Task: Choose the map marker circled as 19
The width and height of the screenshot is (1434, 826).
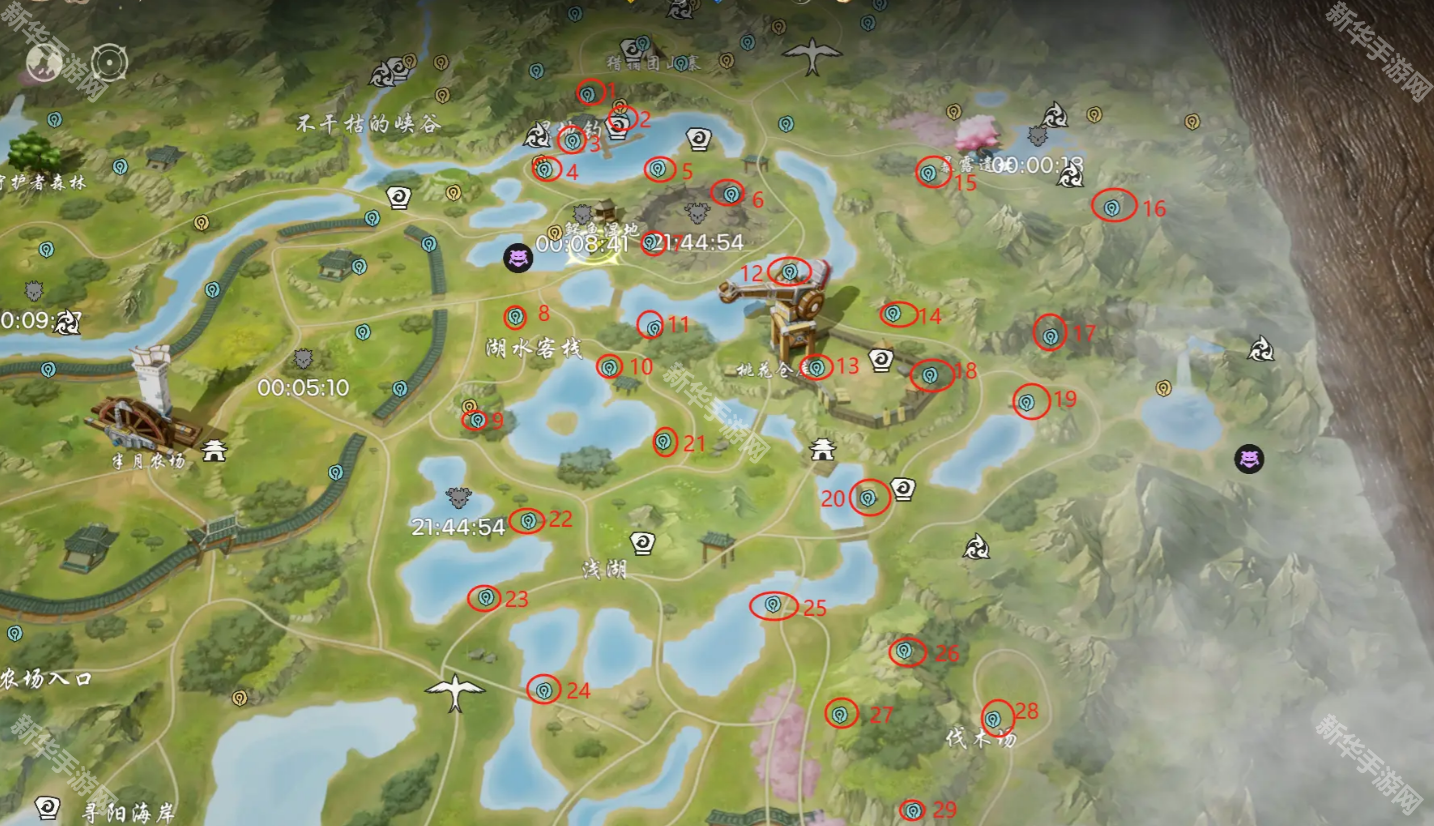Action: pyautogui.click(x=1027, y=402)
